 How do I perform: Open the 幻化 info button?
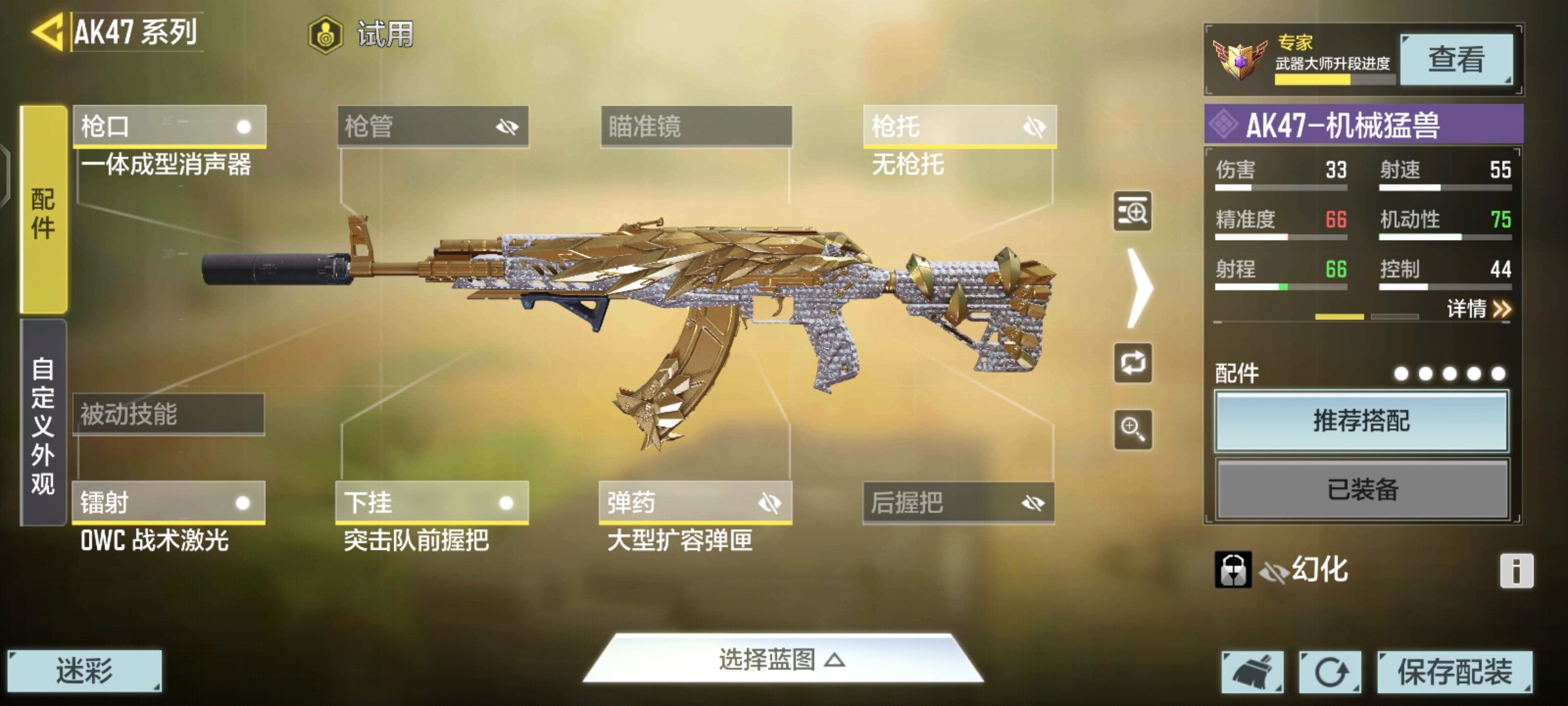point(1516,571)
